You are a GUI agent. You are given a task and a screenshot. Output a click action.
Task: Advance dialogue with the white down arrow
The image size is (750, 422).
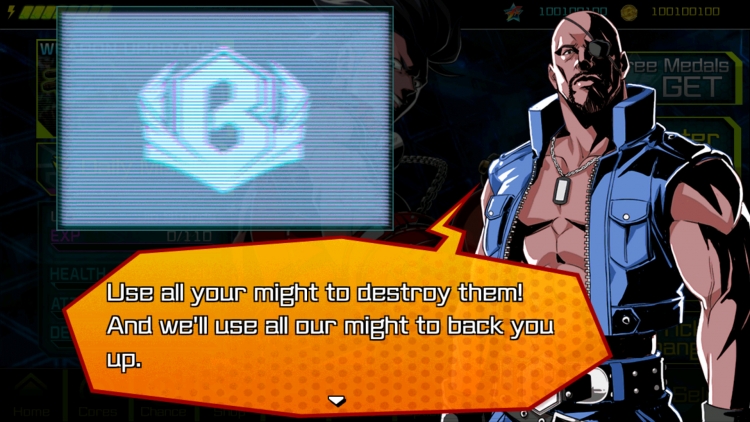[x=337, y=400]
